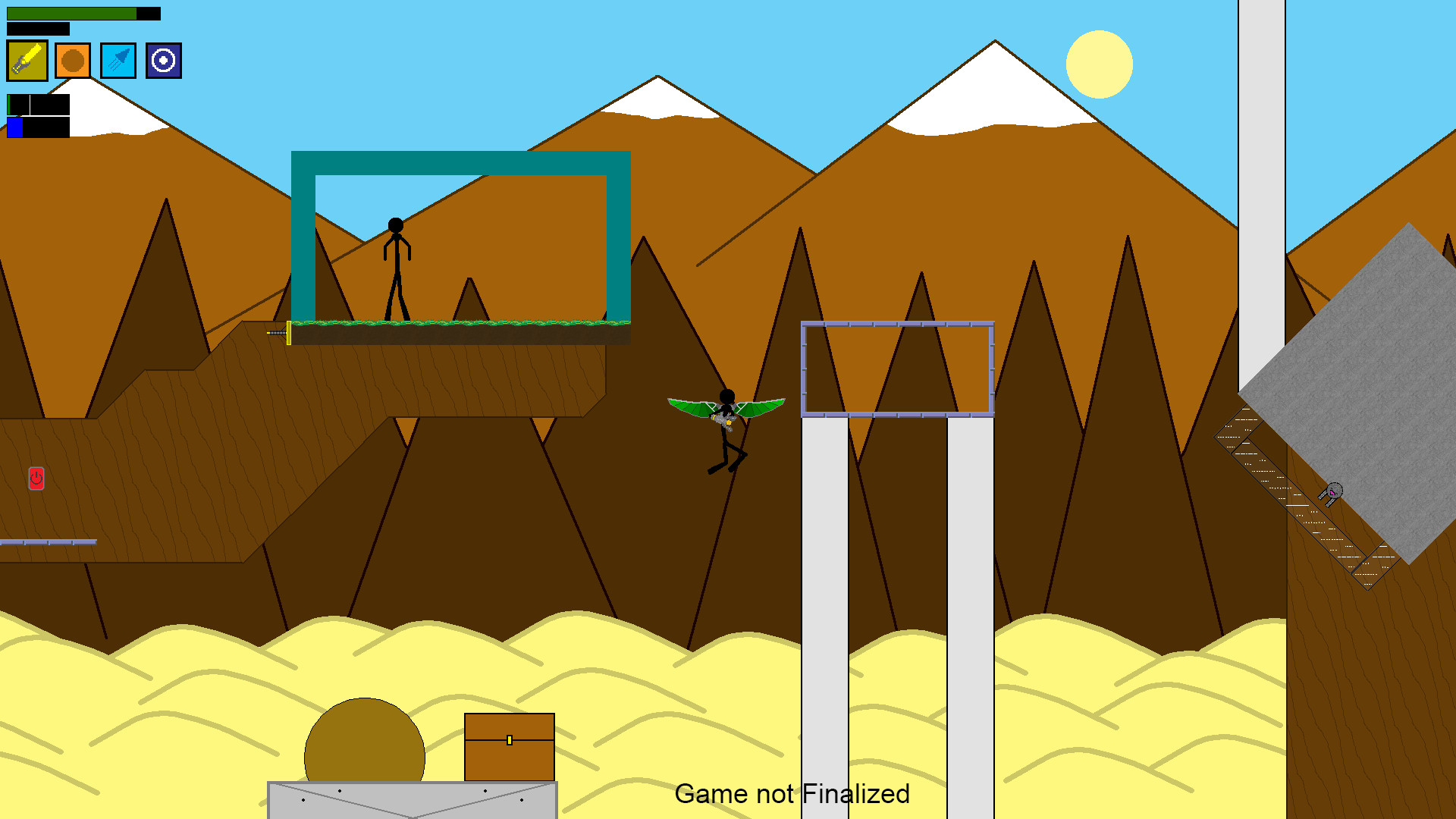Screen dimensions: 1456x819
Task: Select the blue rocket dash ability icon
Action: tap(118, 61)
